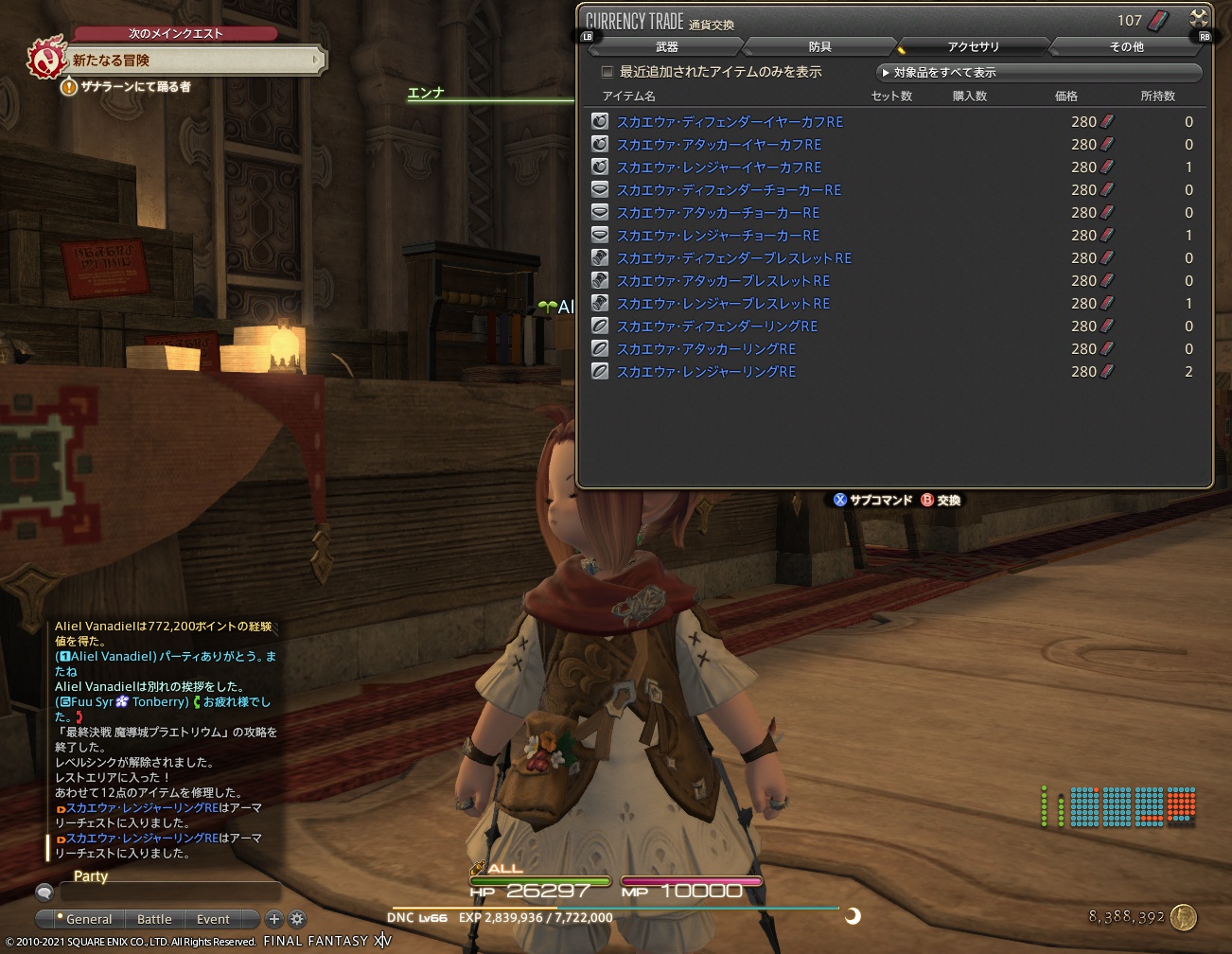Click the plus icon to add a chat tab
1232x954 pixels.
click(x=273, y=919)
